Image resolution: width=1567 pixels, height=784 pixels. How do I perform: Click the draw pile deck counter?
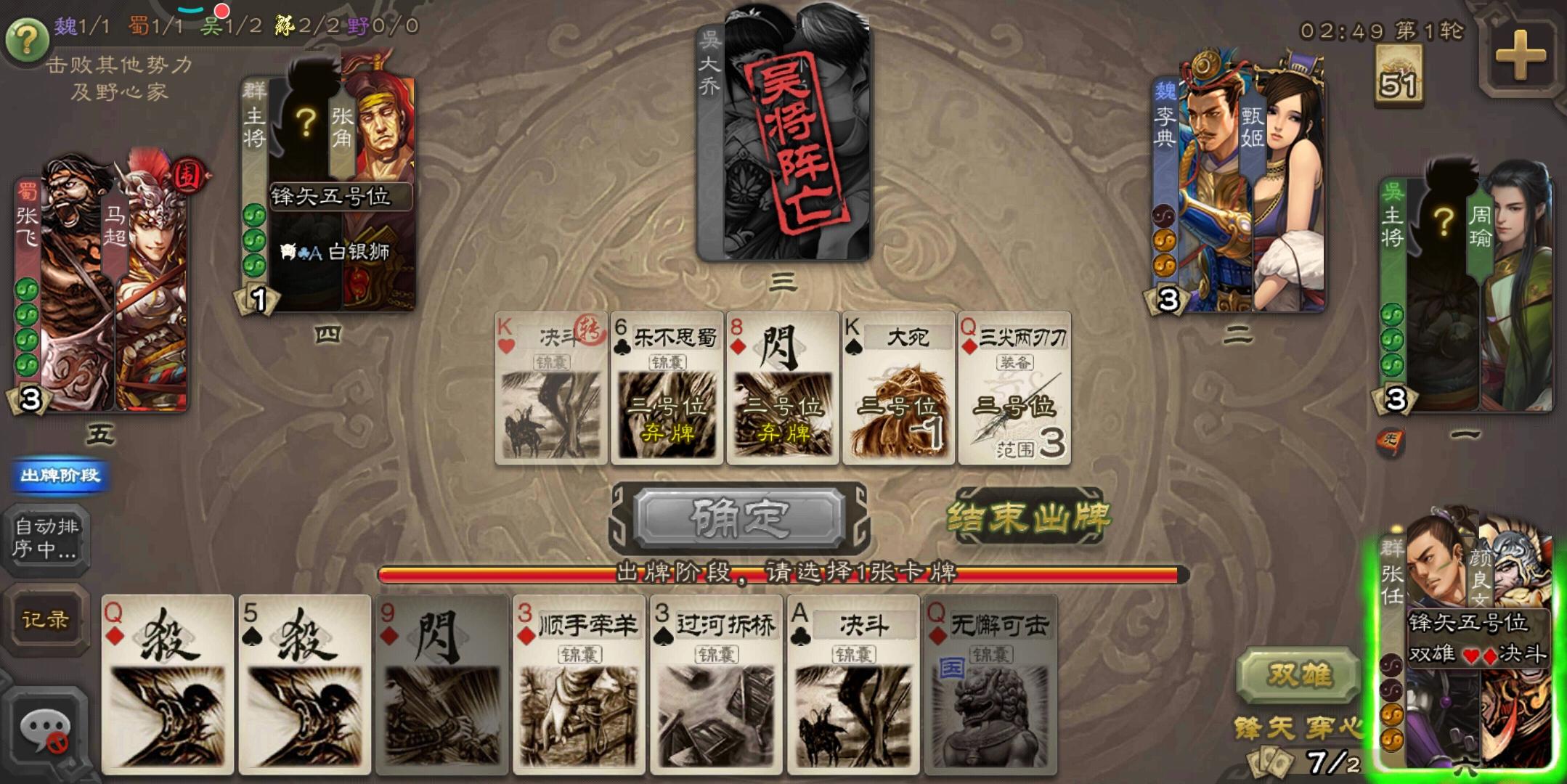pyautogui.click(x=1398, y=75)
